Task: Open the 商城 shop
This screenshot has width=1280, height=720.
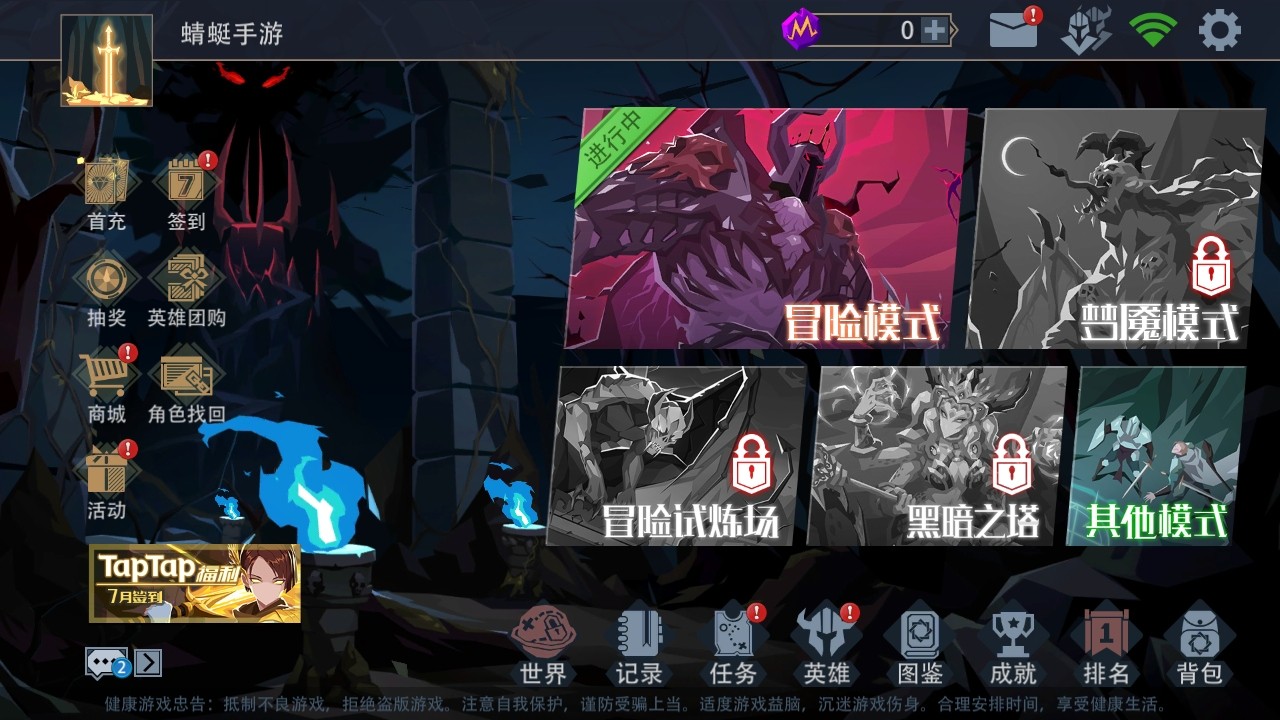Action: tap(106, 385)
